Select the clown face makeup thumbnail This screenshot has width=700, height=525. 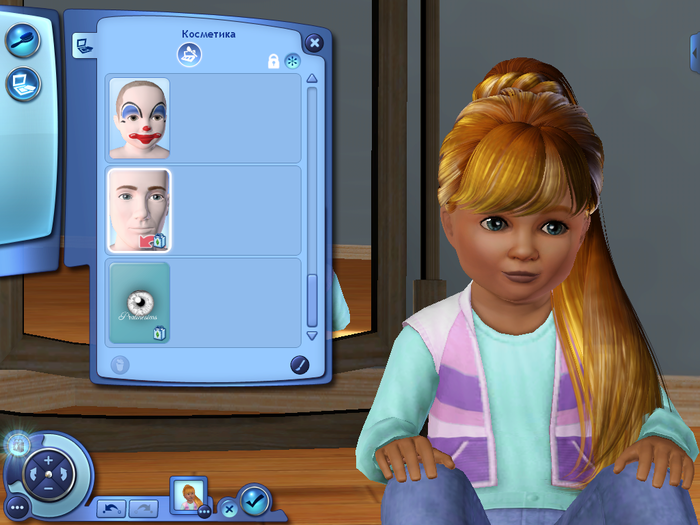pyautogui.click(x=139, y=118)
